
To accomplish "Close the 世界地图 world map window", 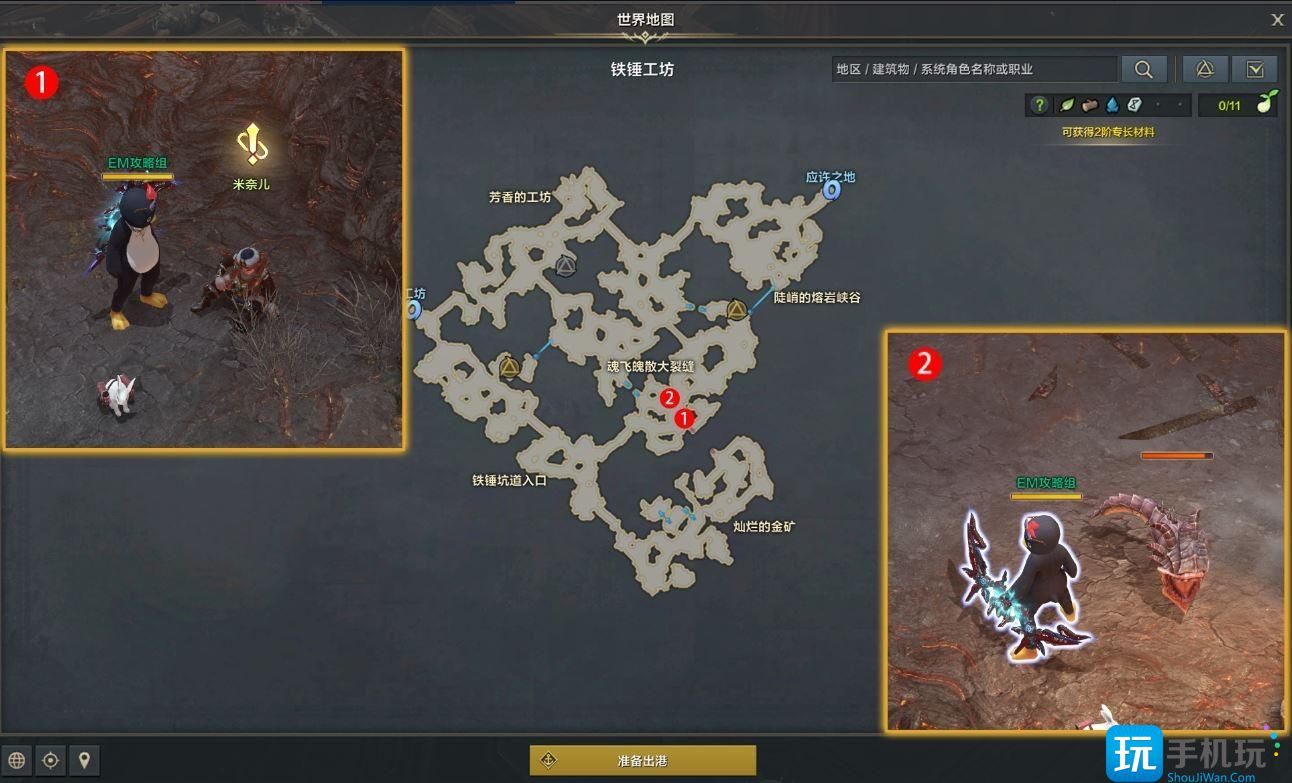I will tap(1277, 19).
